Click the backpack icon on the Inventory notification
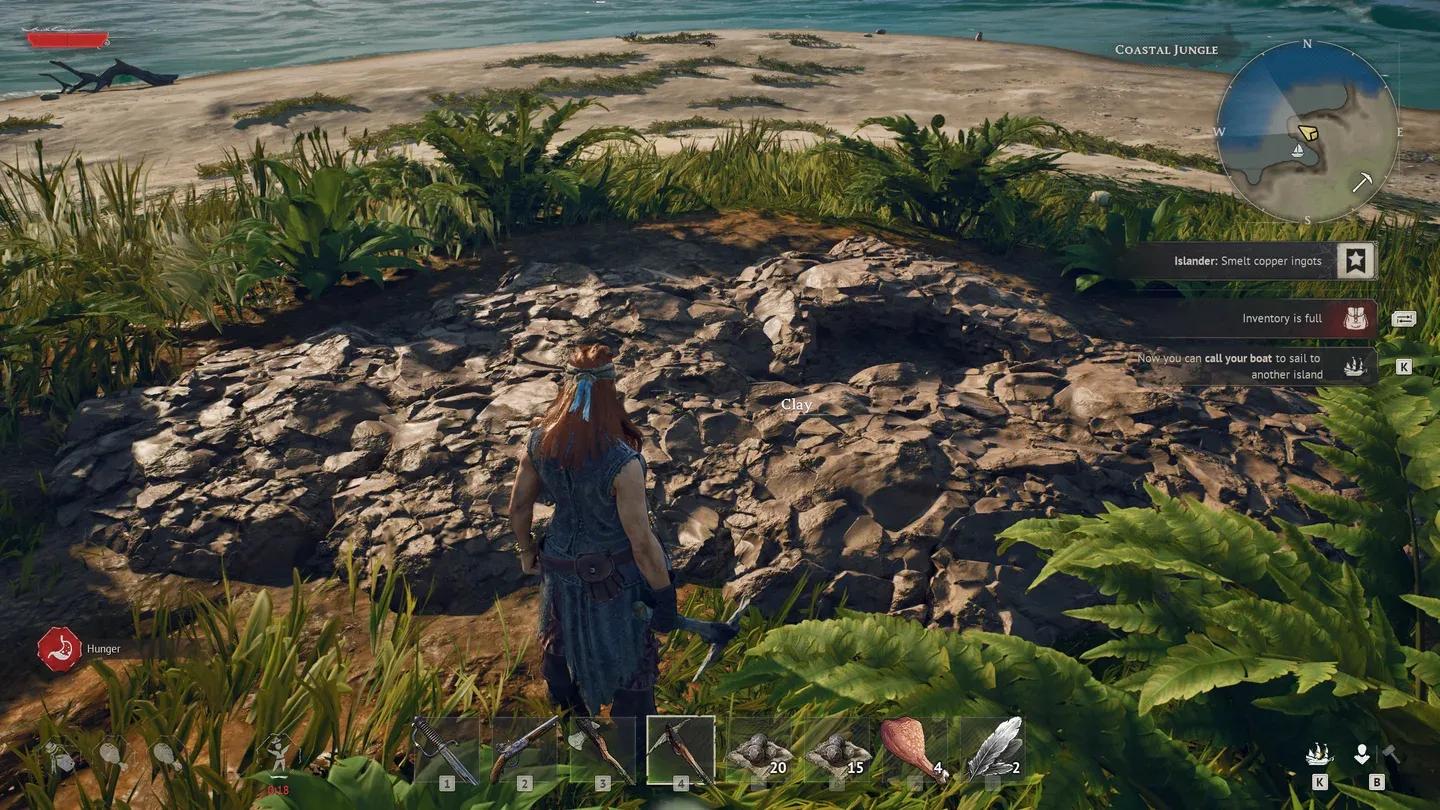This screenshot has width=1440, height=810. 1355,318
